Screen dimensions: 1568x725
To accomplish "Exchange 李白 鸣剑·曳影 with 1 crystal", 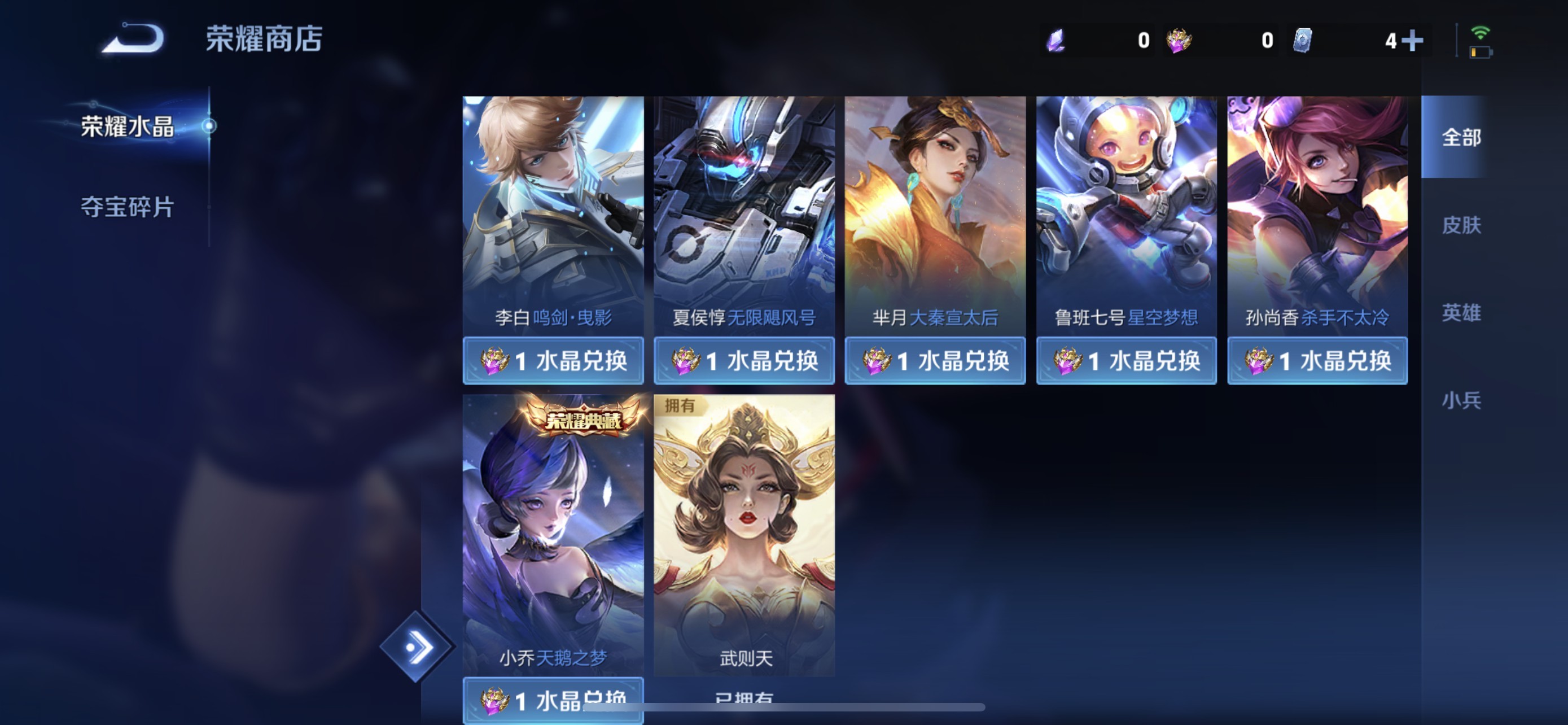I will (553, 360).
